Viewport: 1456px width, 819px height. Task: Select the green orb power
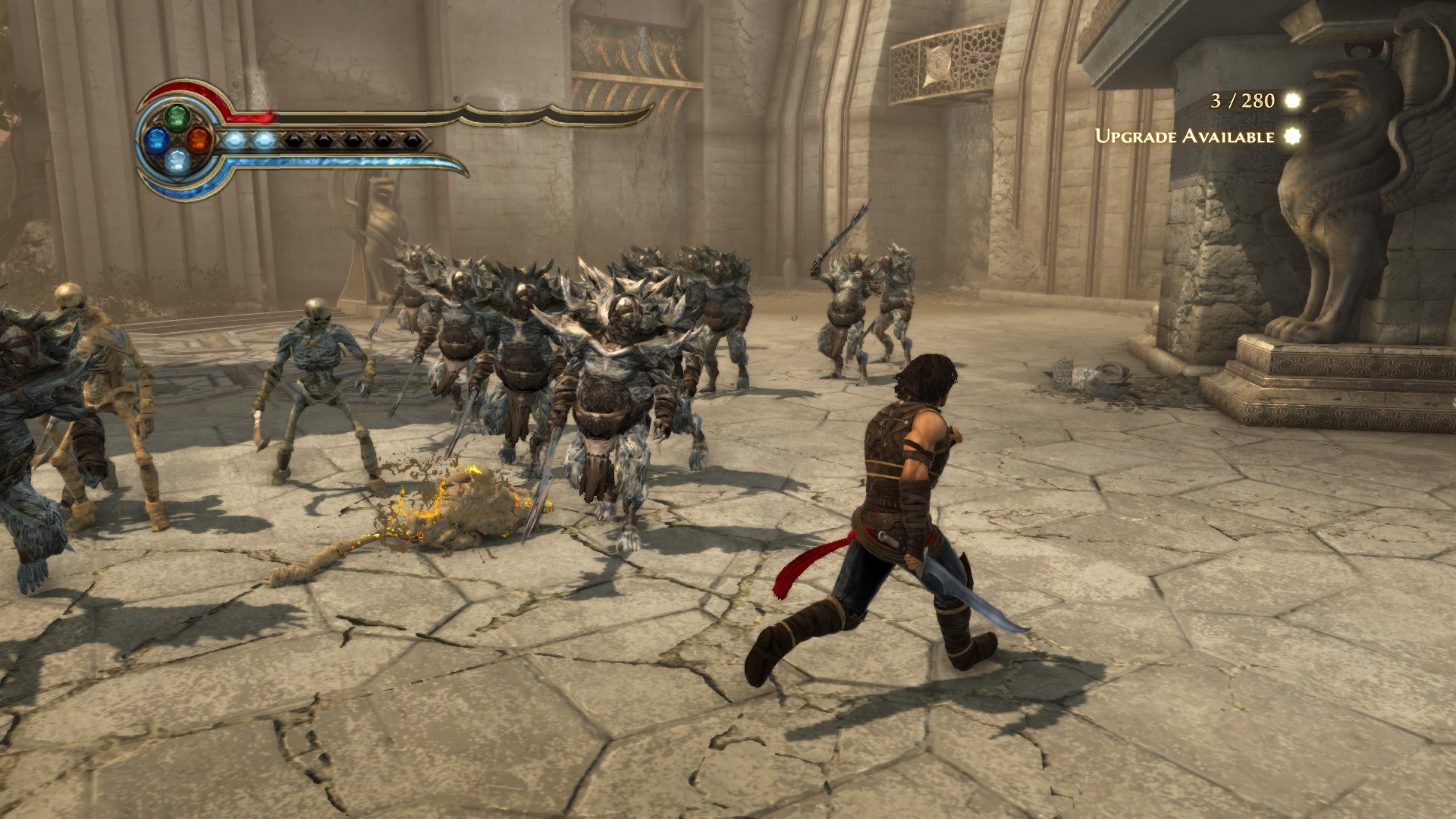(x=177, y=118)
